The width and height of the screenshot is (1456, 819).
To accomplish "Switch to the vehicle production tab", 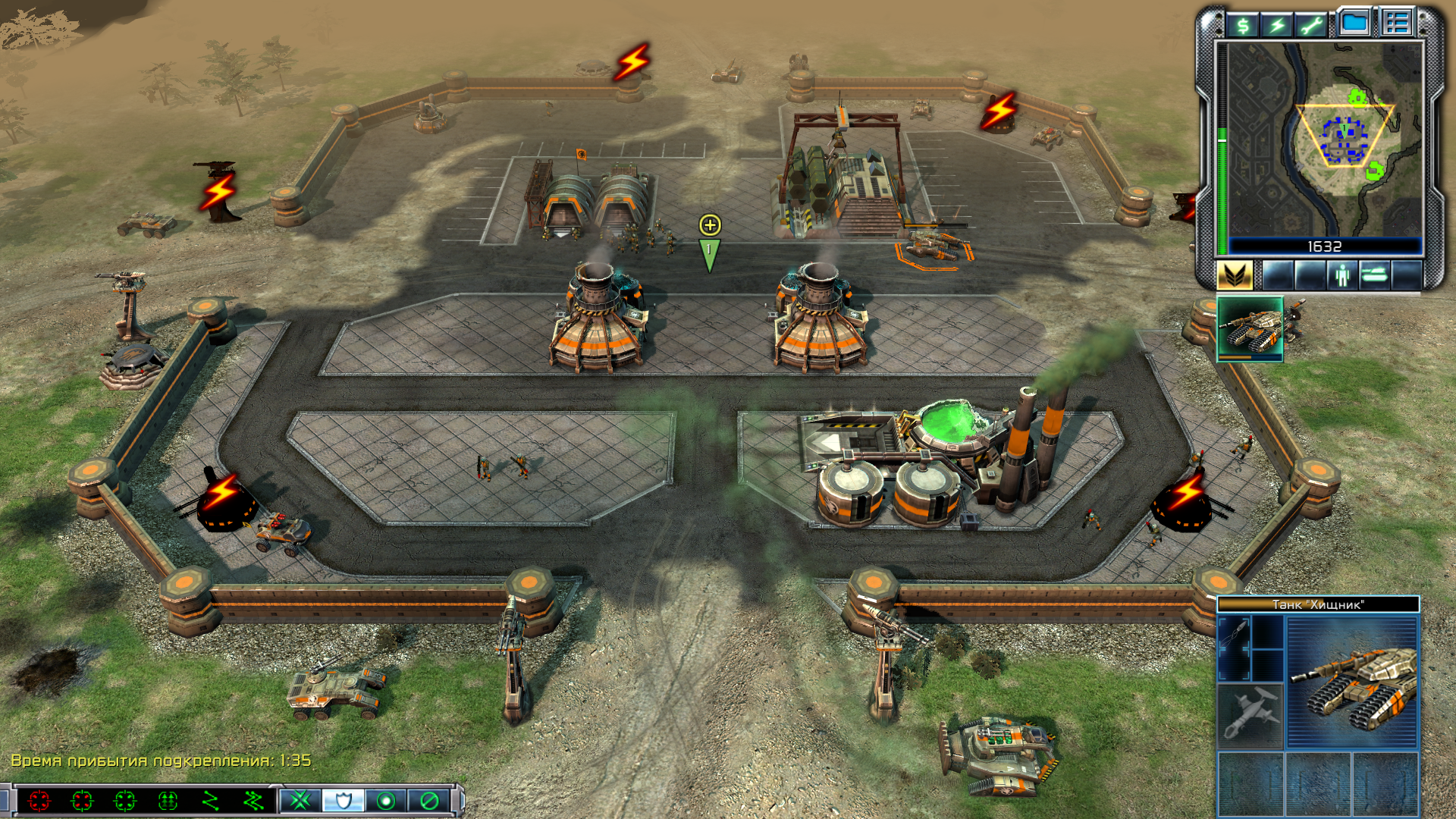I will pos(1374,275).
